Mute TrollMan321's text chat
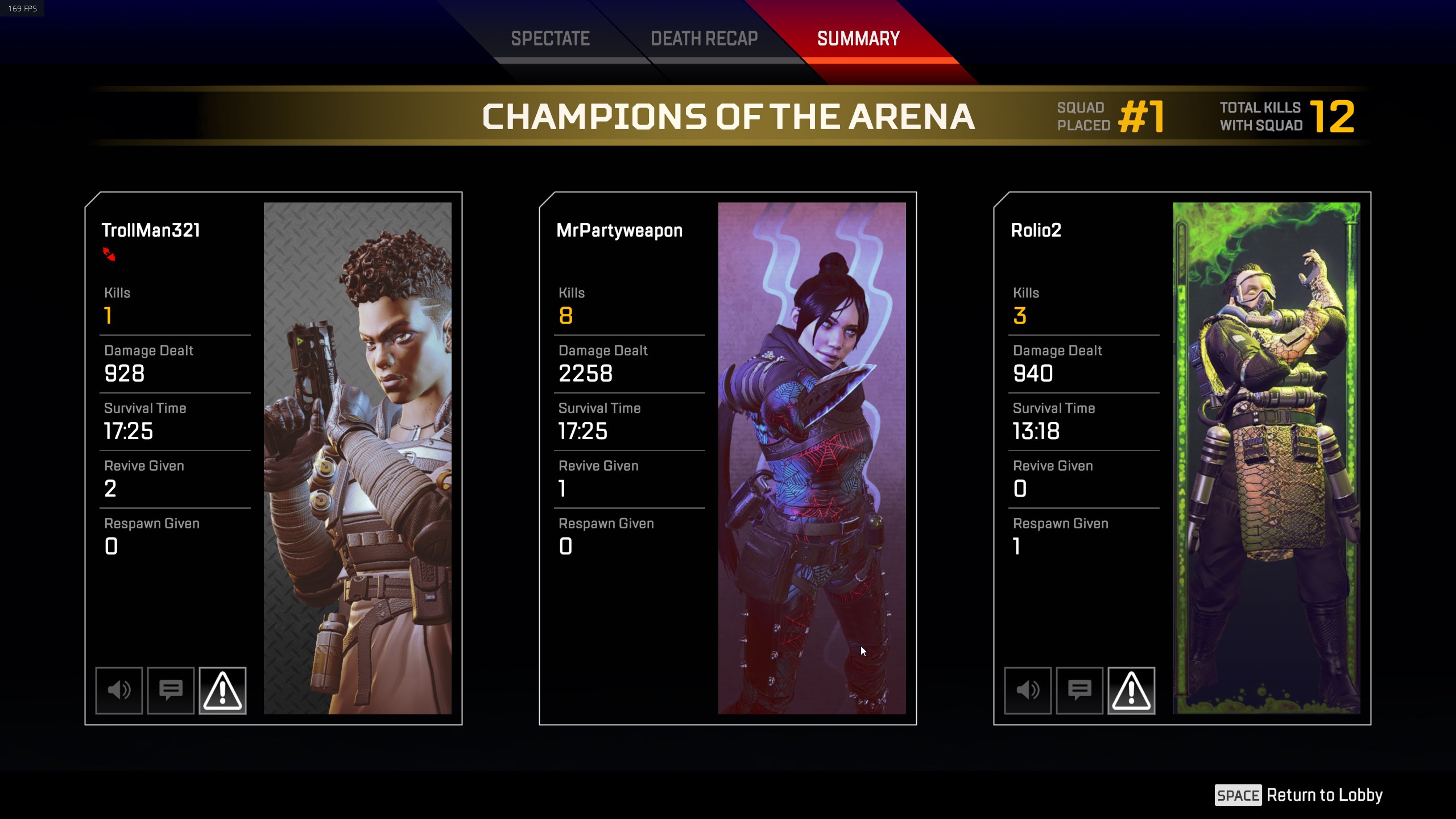 click(x=171, y=690)
